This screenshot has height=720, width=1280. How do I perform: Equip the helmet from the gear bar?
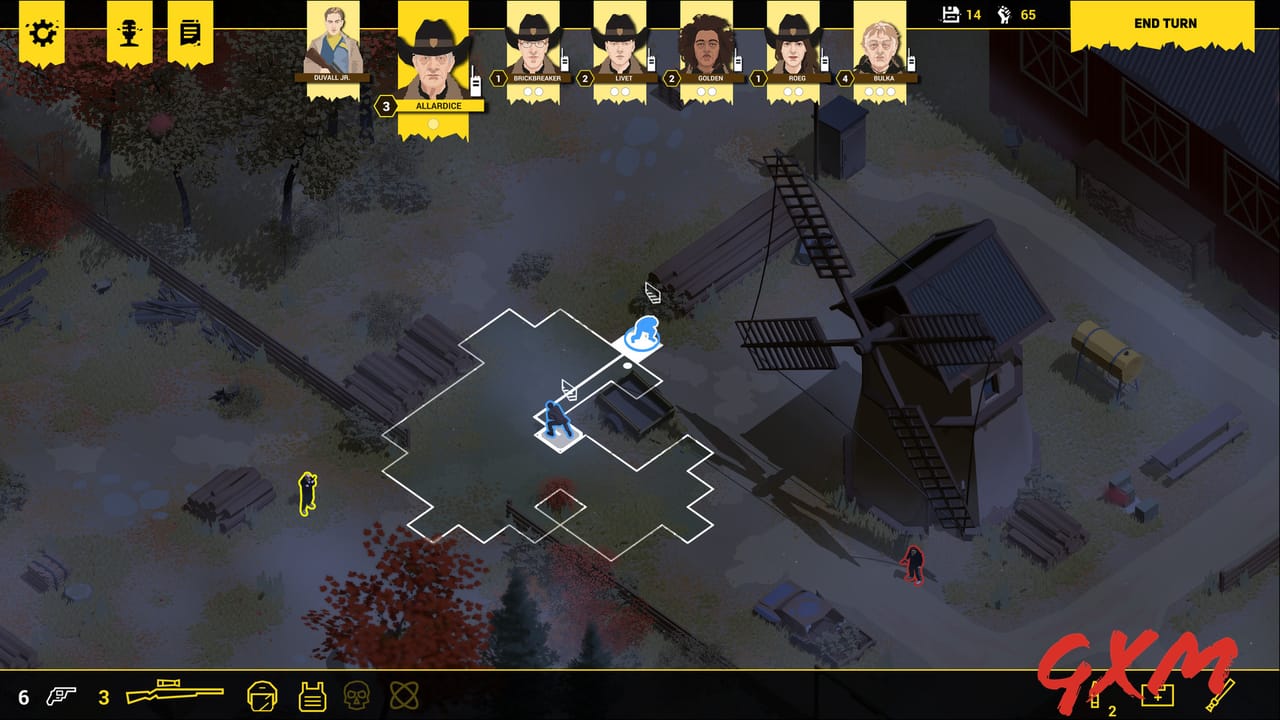262,696
